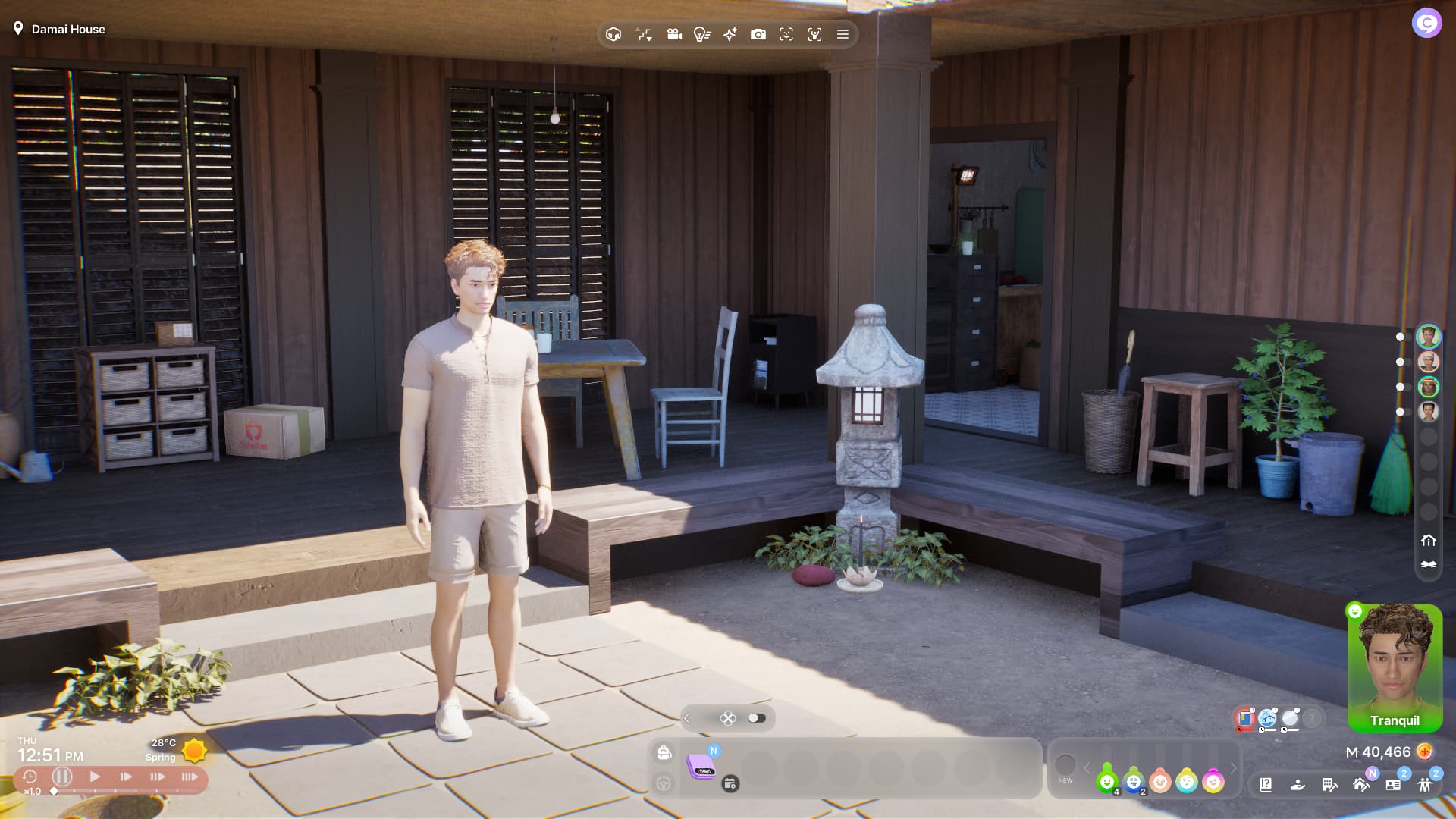Select the green happy face need

[1107, 781]
